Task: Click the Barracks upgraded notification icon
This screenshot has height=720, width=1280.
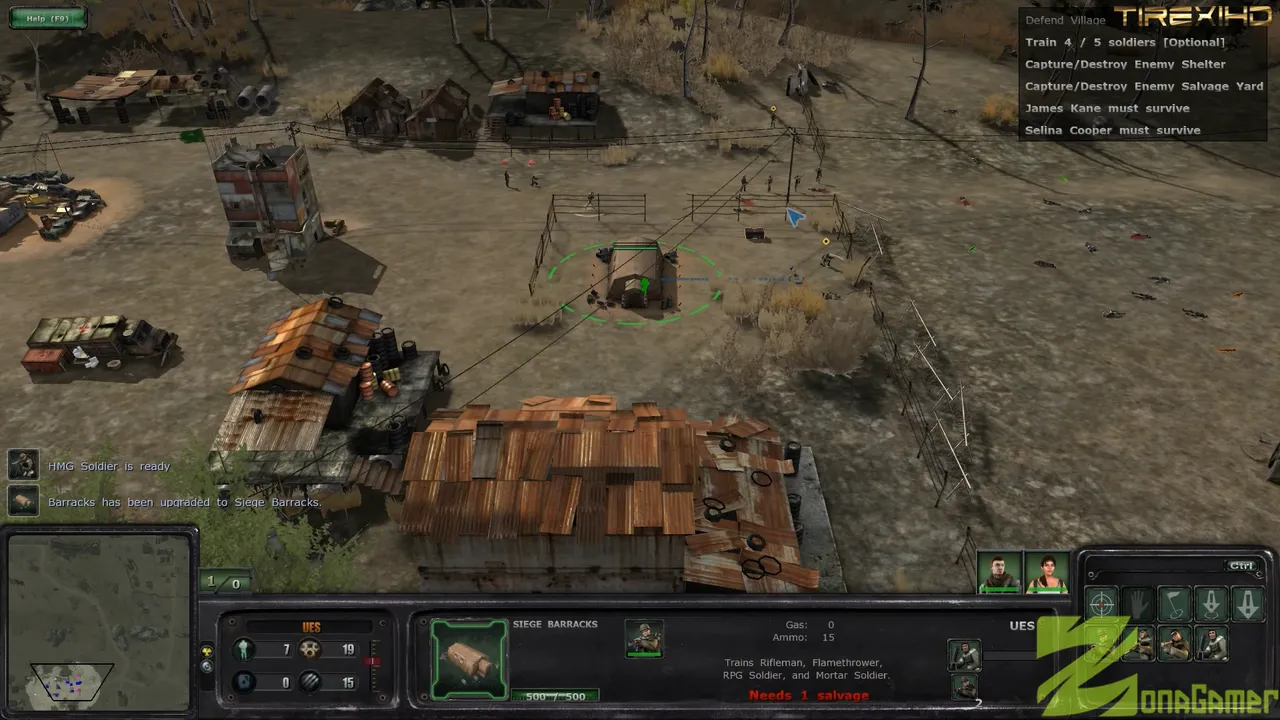Action: coord(23,501)
